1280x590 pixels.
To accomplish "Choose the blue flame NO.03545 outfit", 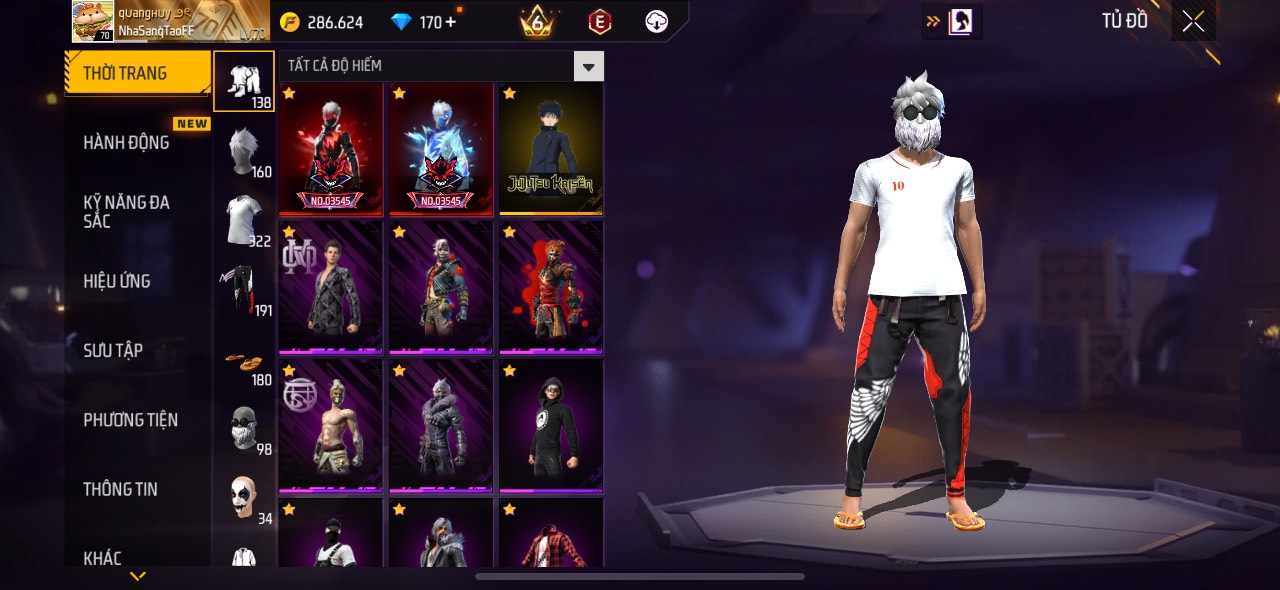I will (441, 149).
